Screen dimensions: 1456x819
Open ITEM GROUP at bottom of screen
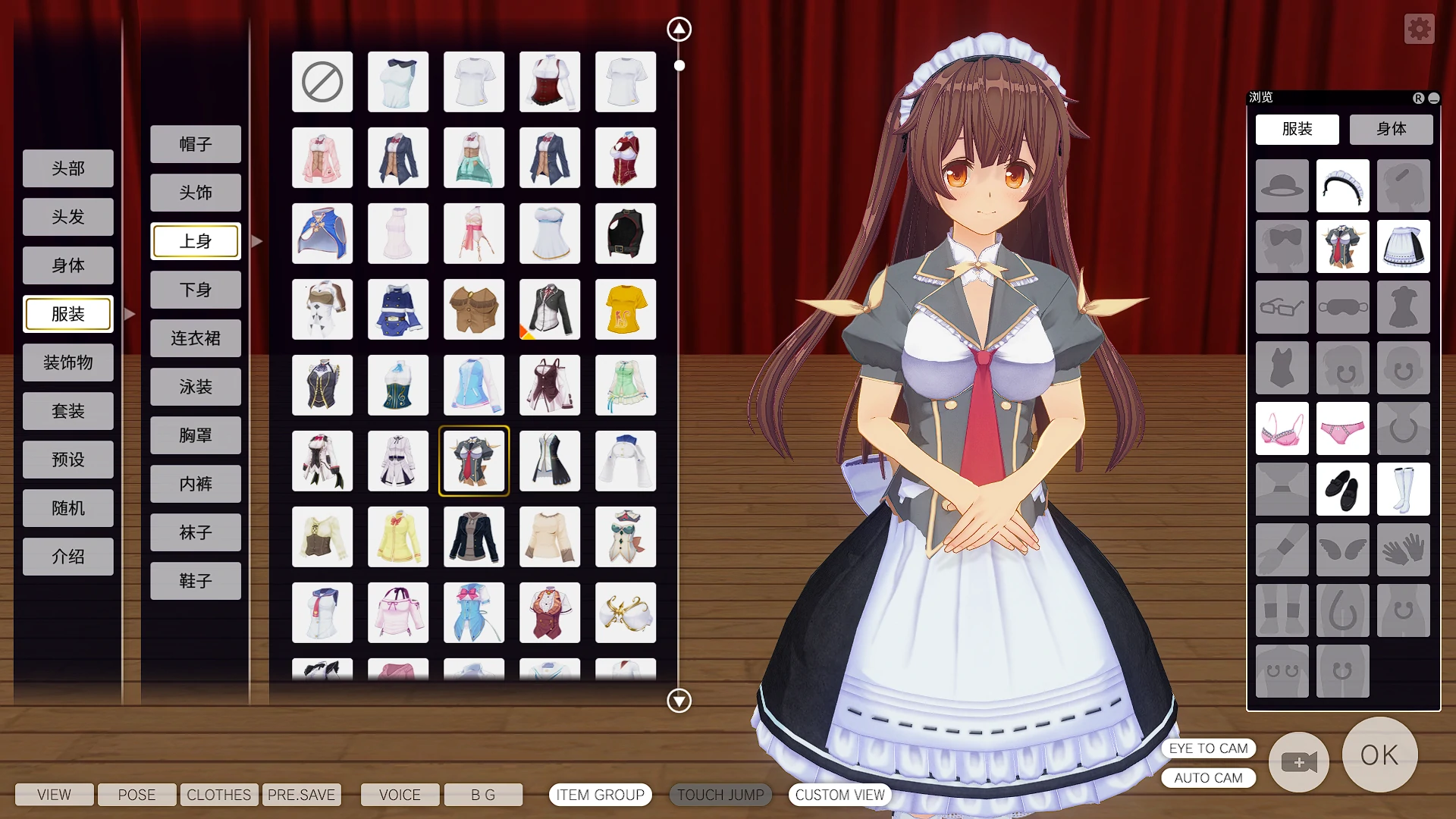coord(600,795)
